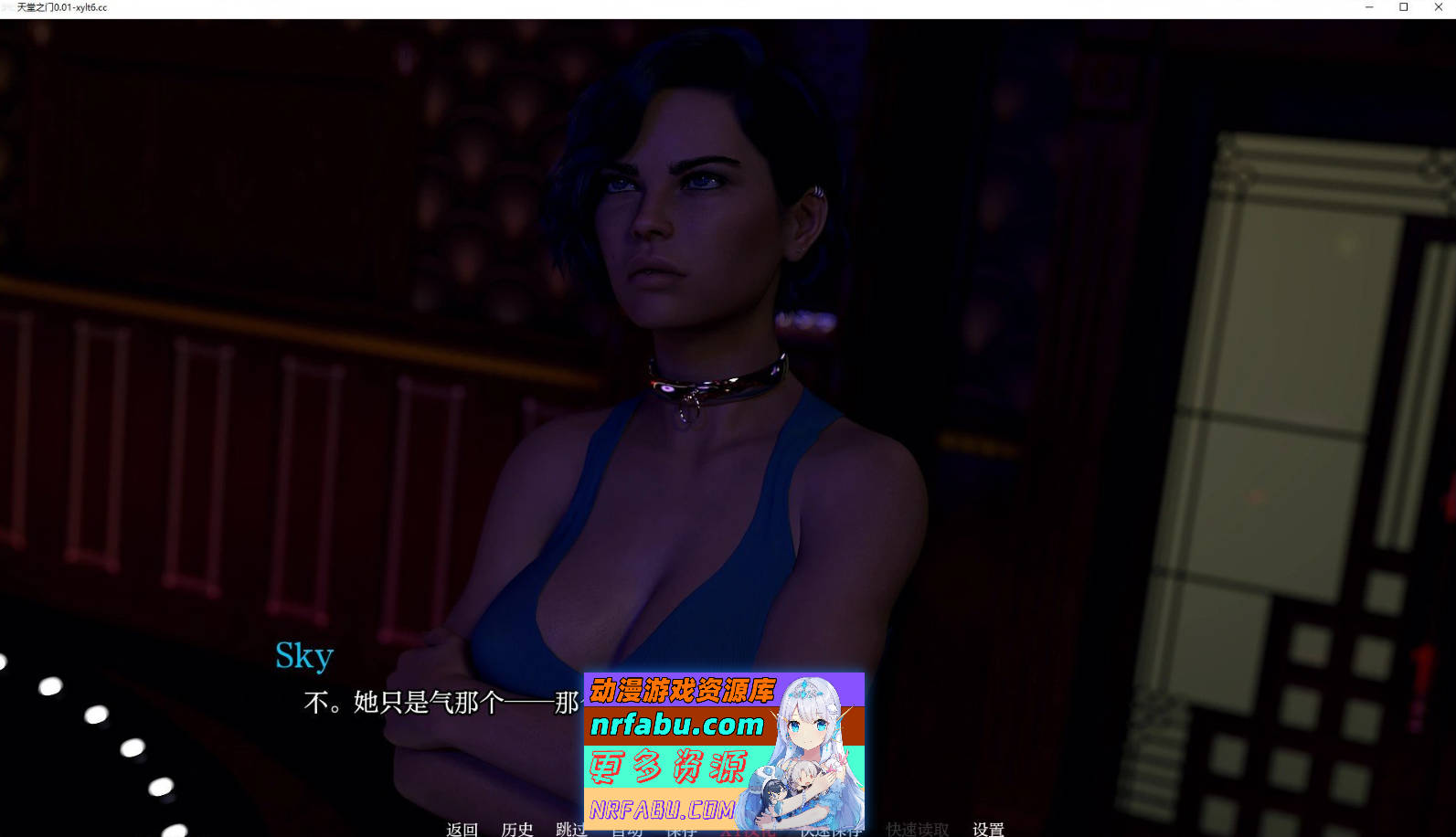Minimize the game window
The width and height of the screenshot is (1456, 837).
1367,7
